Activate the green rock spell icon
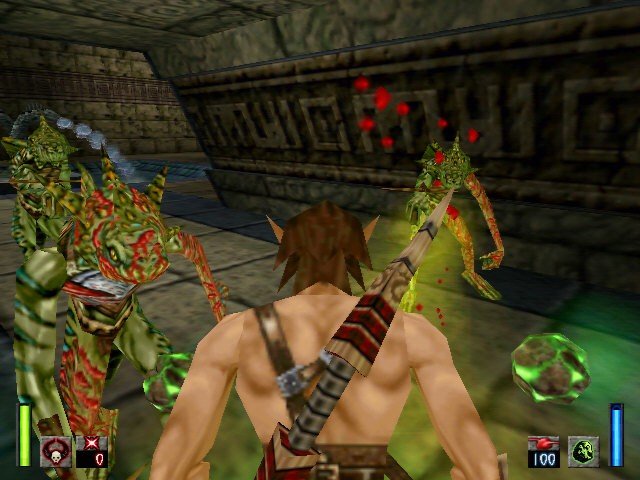The height and width of the screenshot is (480, 640). pyautogui.click(x=584, y=451)
